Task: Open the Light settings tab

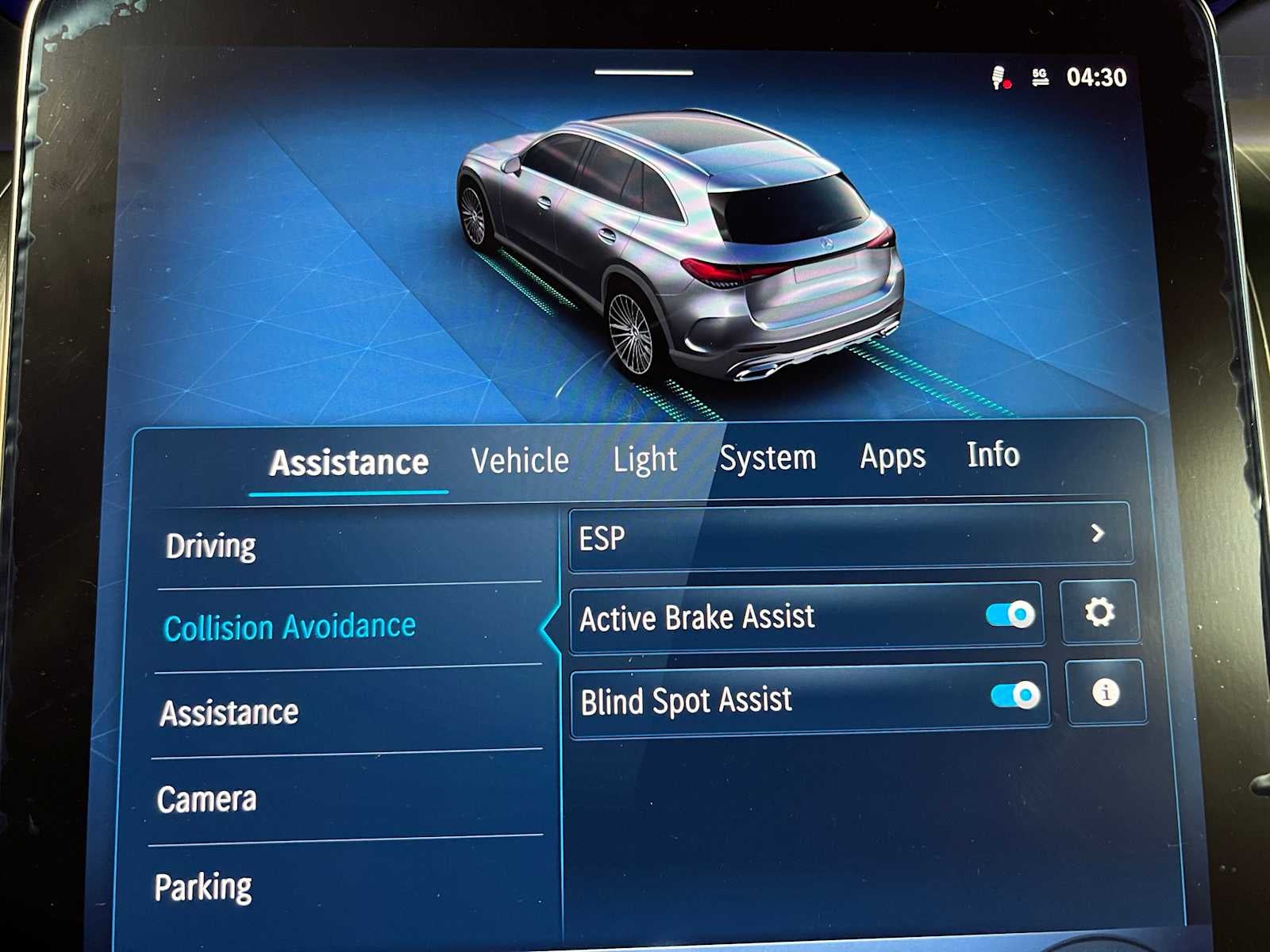Action: (x=645, y=459)
